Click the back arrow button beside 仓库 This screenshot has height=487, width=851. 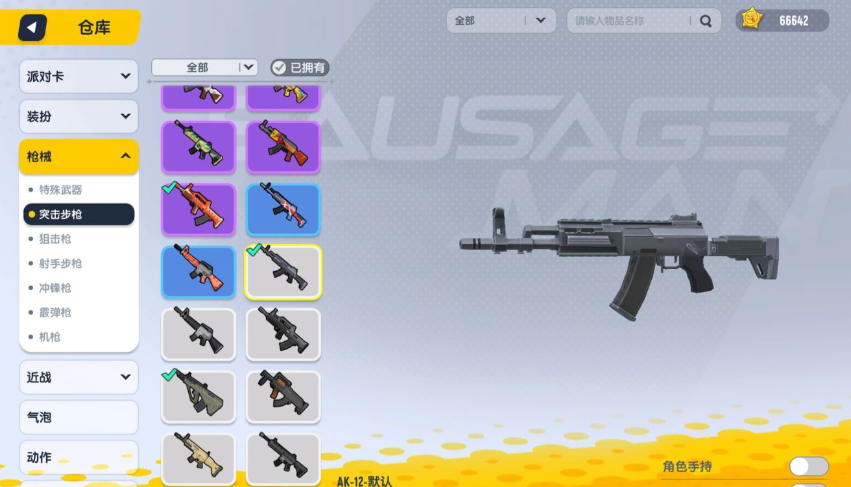[33, 27]
